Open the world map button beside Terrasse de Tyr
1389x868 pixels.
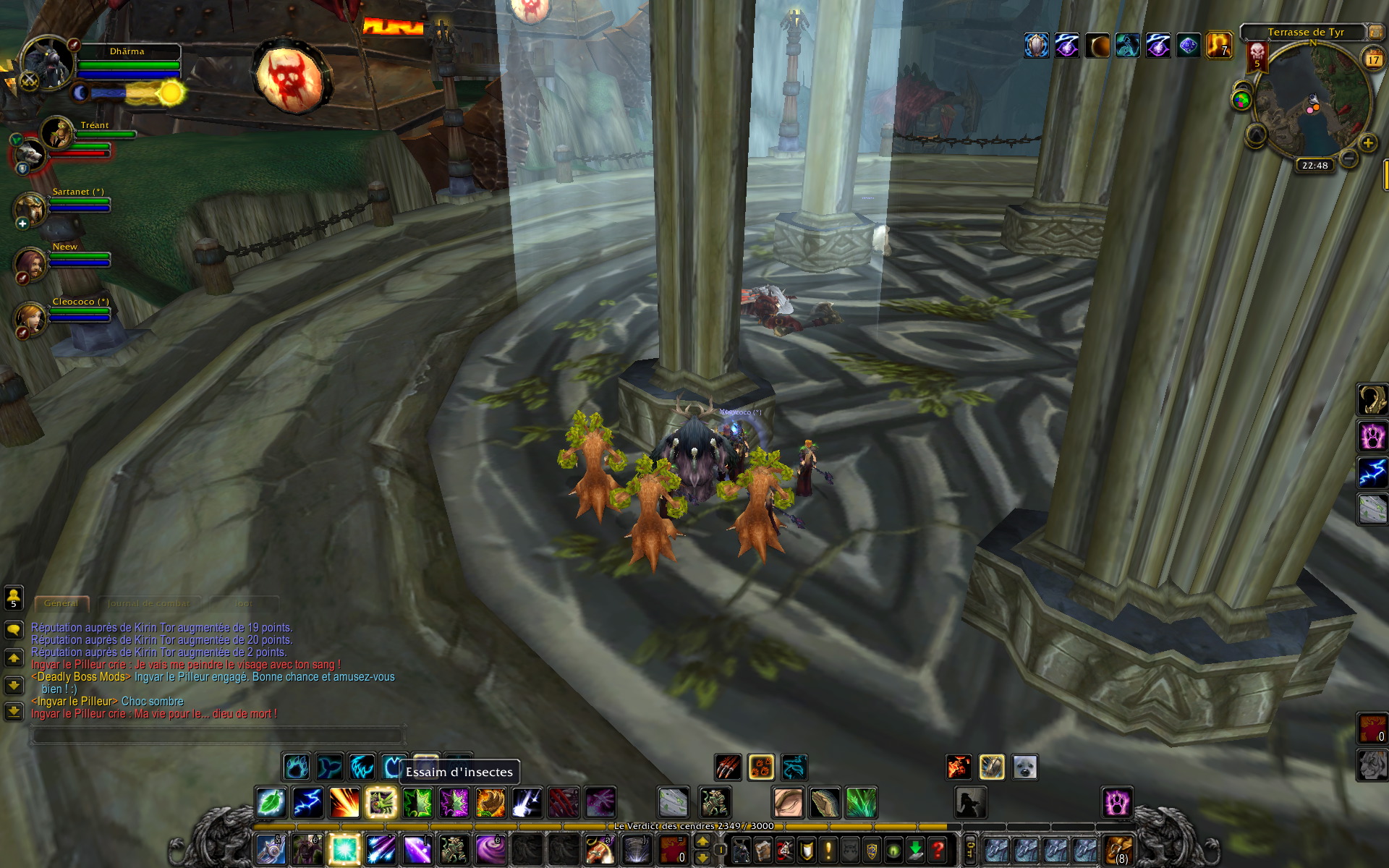coord(1374,32)
